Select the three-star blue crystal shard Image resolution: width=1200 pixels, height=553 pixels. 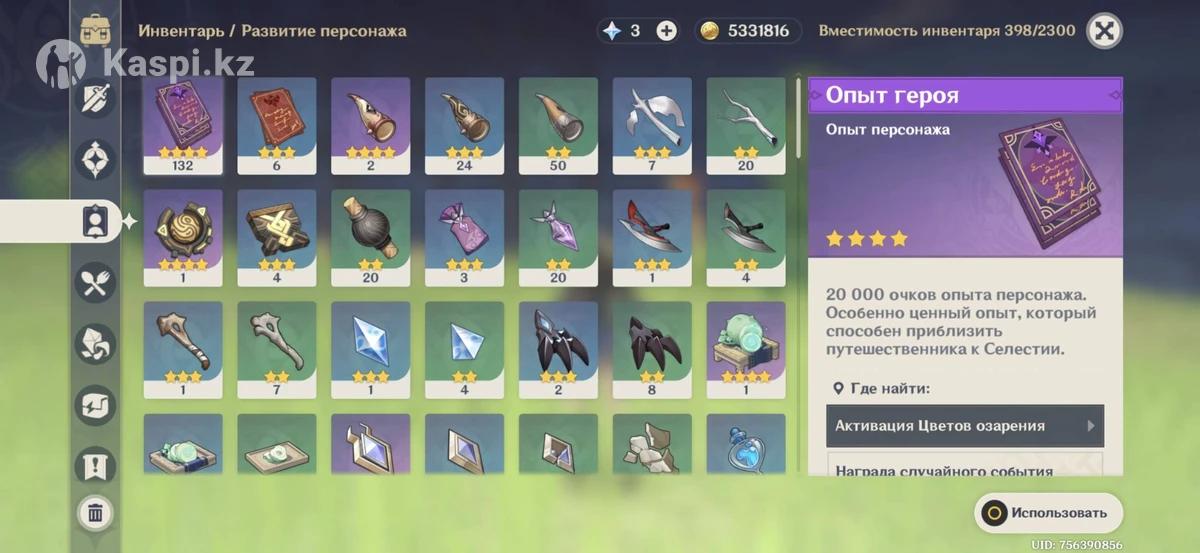tap(370, 345)
